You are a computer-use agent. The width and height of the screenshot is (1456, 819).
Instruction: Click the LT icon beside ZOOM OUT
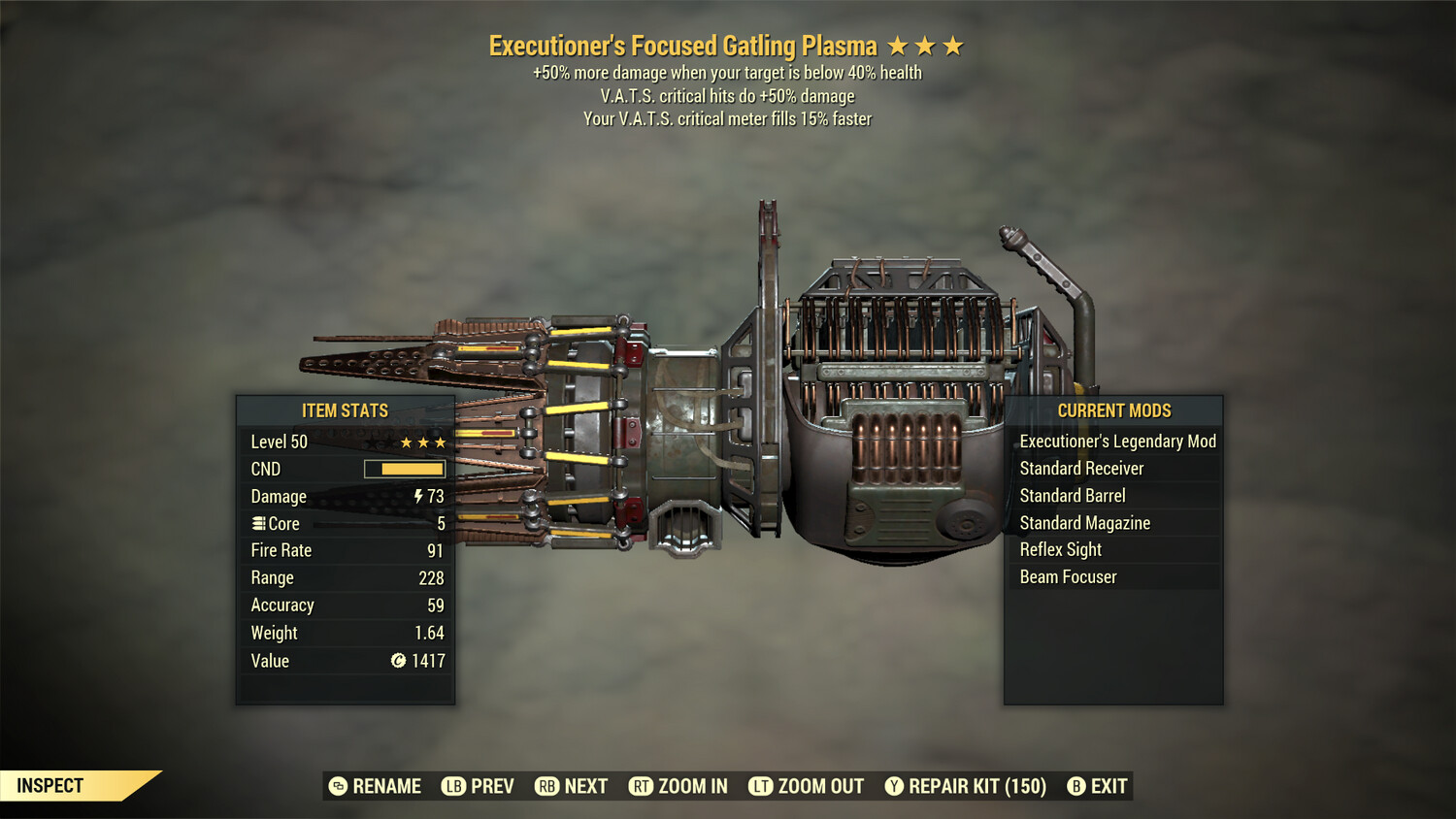click(x=763, y=786)
